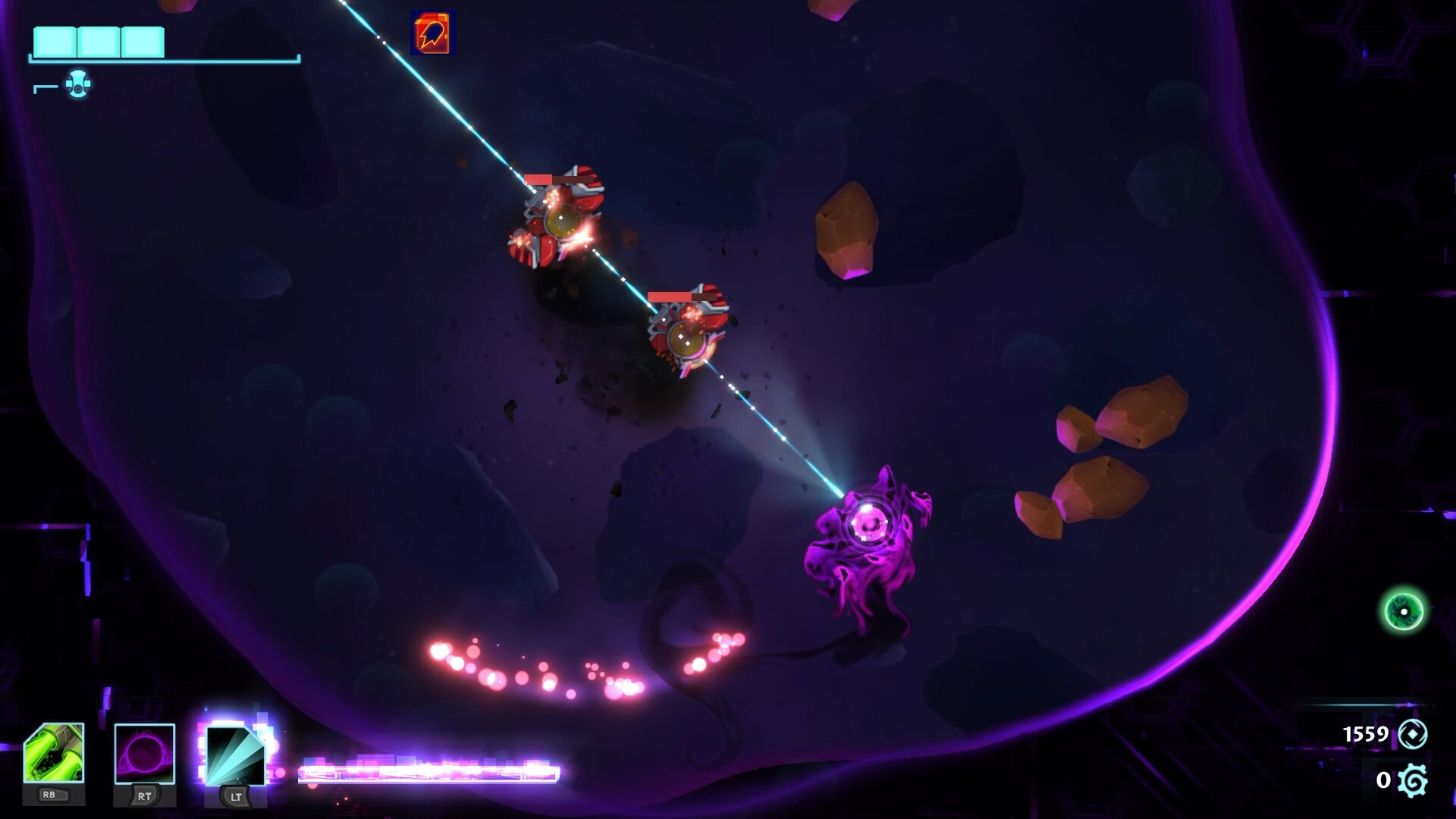
Task: Click the gear currency icon beside 0
Action: point(1412,779)
